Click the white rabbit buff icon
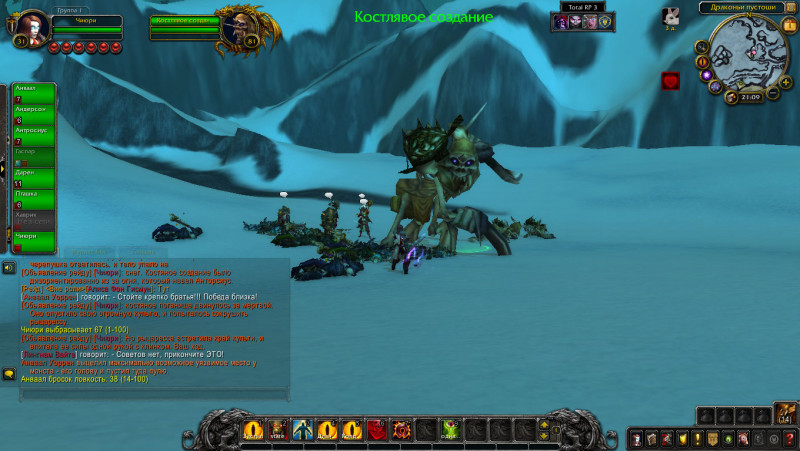 pyautogui.click(x=672, y=16)
